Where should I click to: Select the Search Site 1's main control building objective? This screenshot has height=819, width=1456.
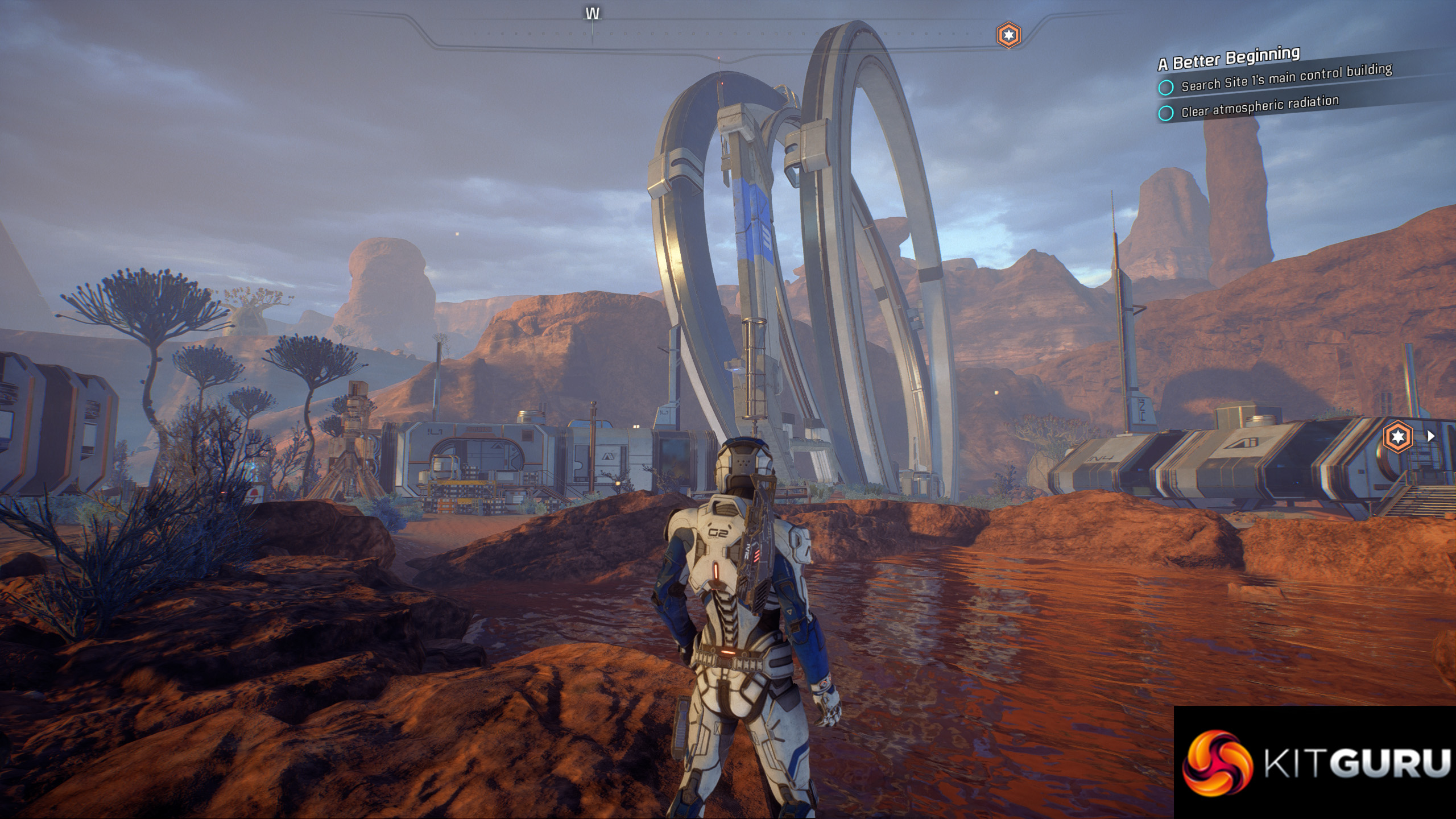click(x=1285, y=78)
